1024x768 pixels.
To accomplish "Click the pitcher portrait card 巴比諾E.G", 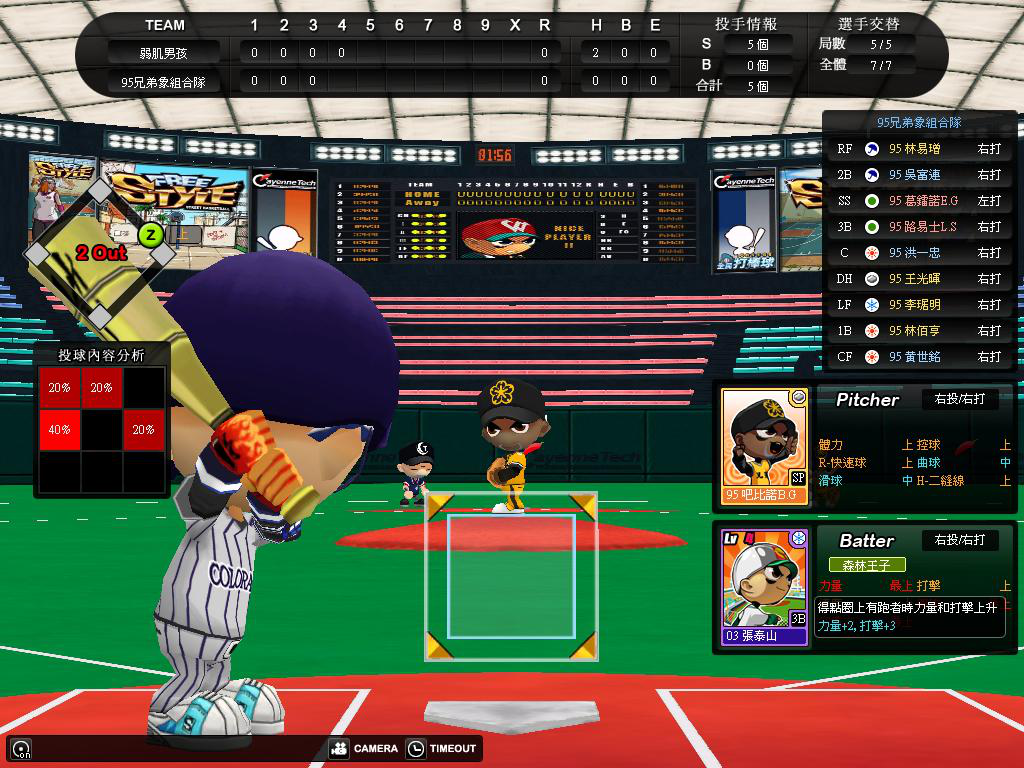I will (765, 446).
